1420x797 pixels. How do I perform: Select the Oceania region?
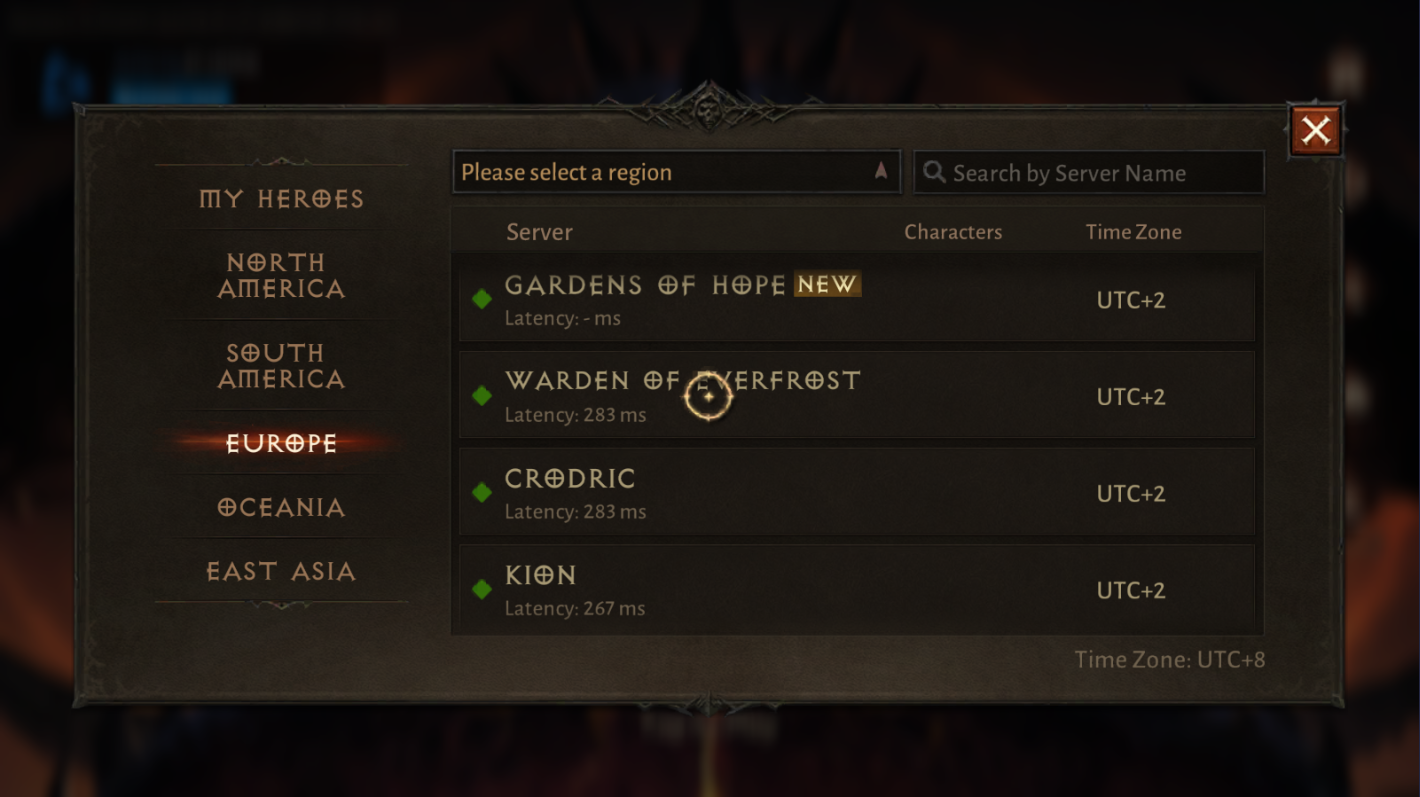[x=281, y=507]
